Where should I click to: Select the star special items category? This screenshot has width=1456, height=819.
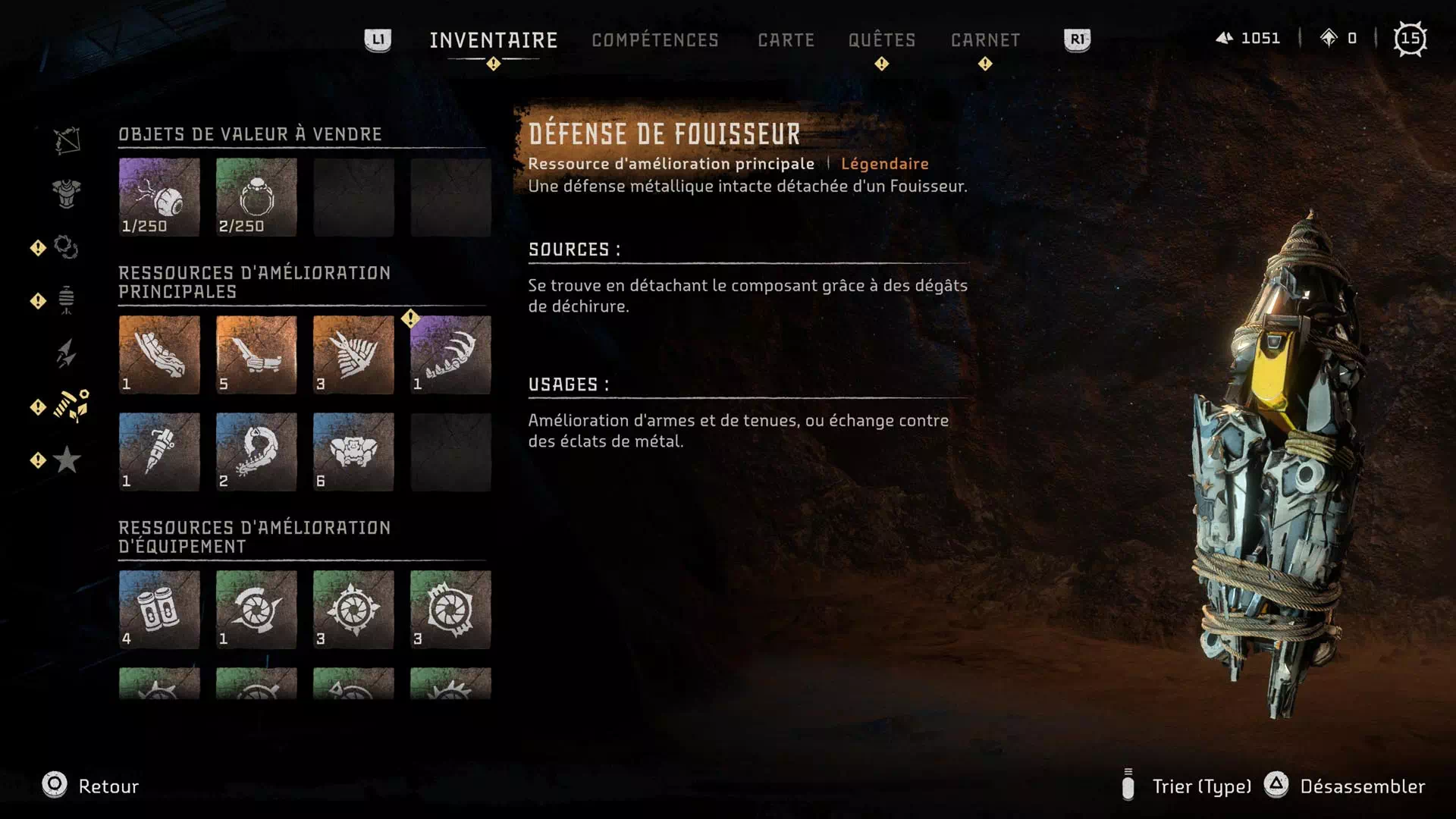pyautogui.click(x=67, y=460)
